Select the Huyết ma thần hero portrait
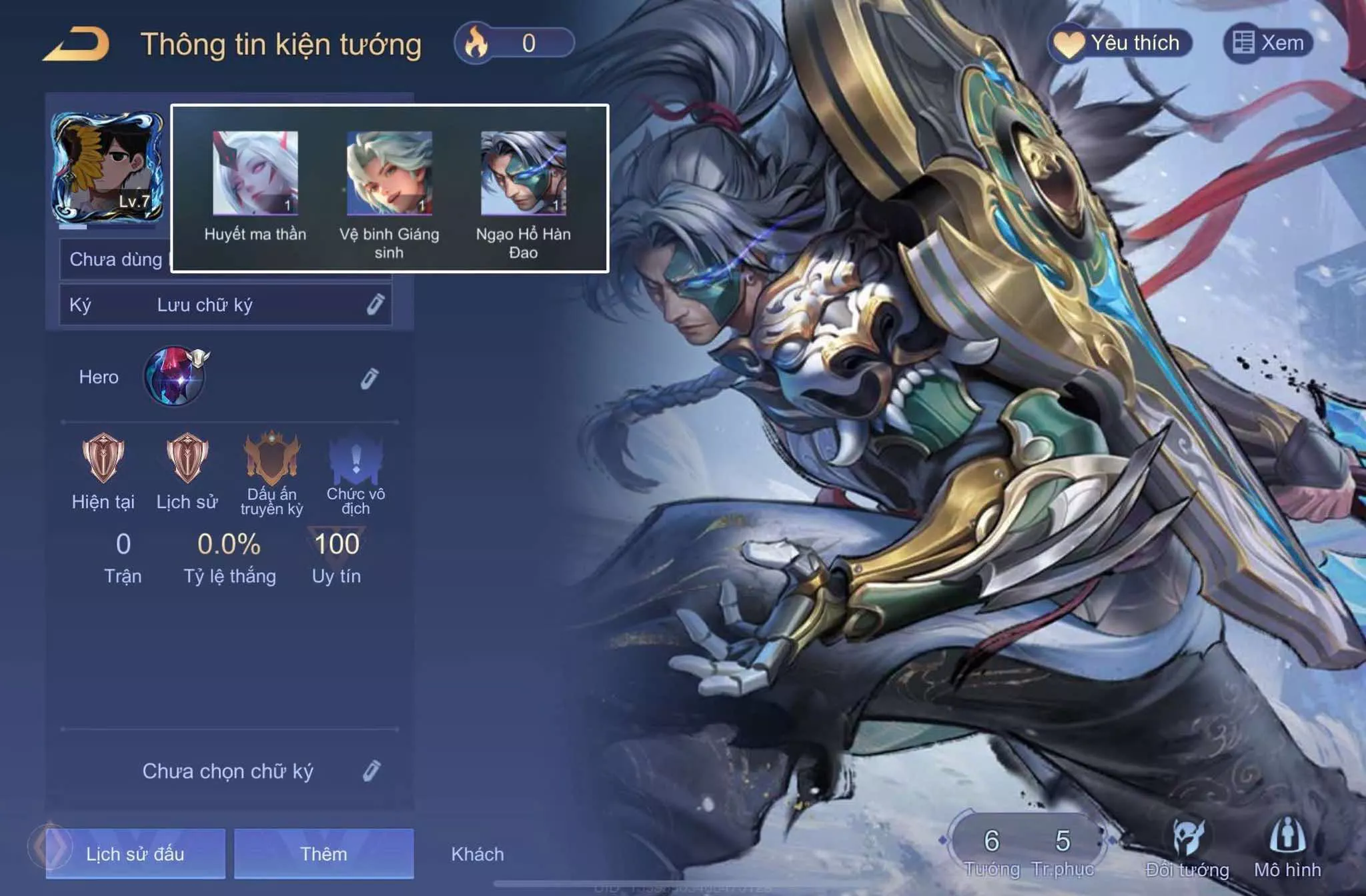The height and width of the screenshot is (896, 1366). tap(255, 173)
